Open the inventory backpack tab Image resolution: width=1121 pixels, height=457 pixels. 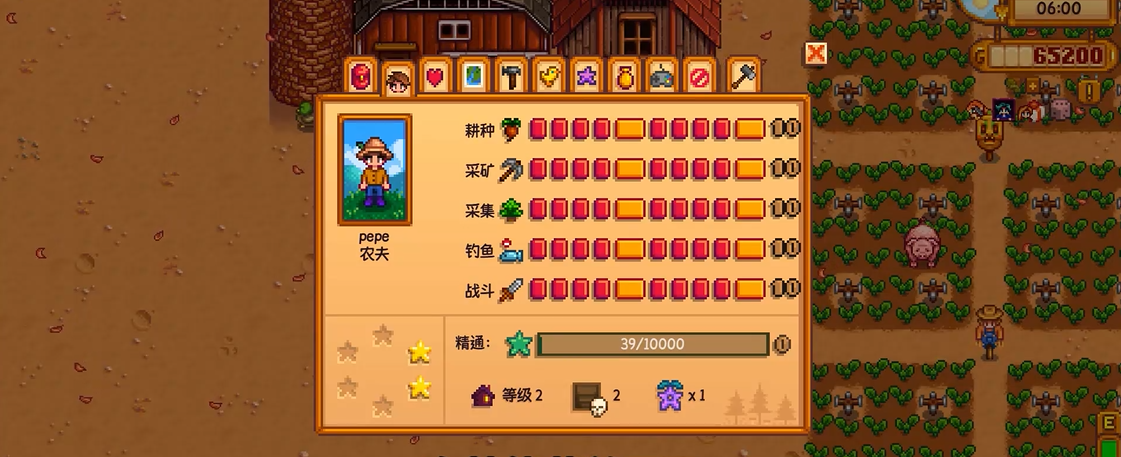(362, 76)
